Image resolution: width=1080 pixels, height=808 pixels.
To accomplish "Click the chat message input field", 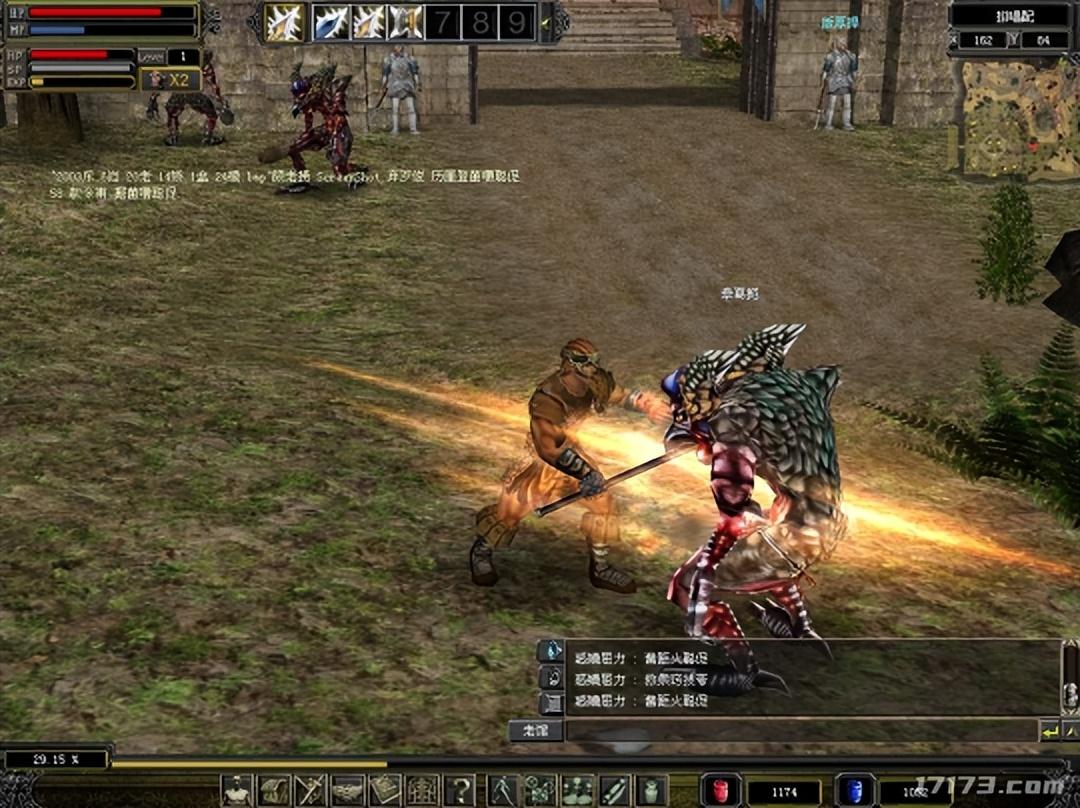I will pyautogui.click(x=800, y=731).
